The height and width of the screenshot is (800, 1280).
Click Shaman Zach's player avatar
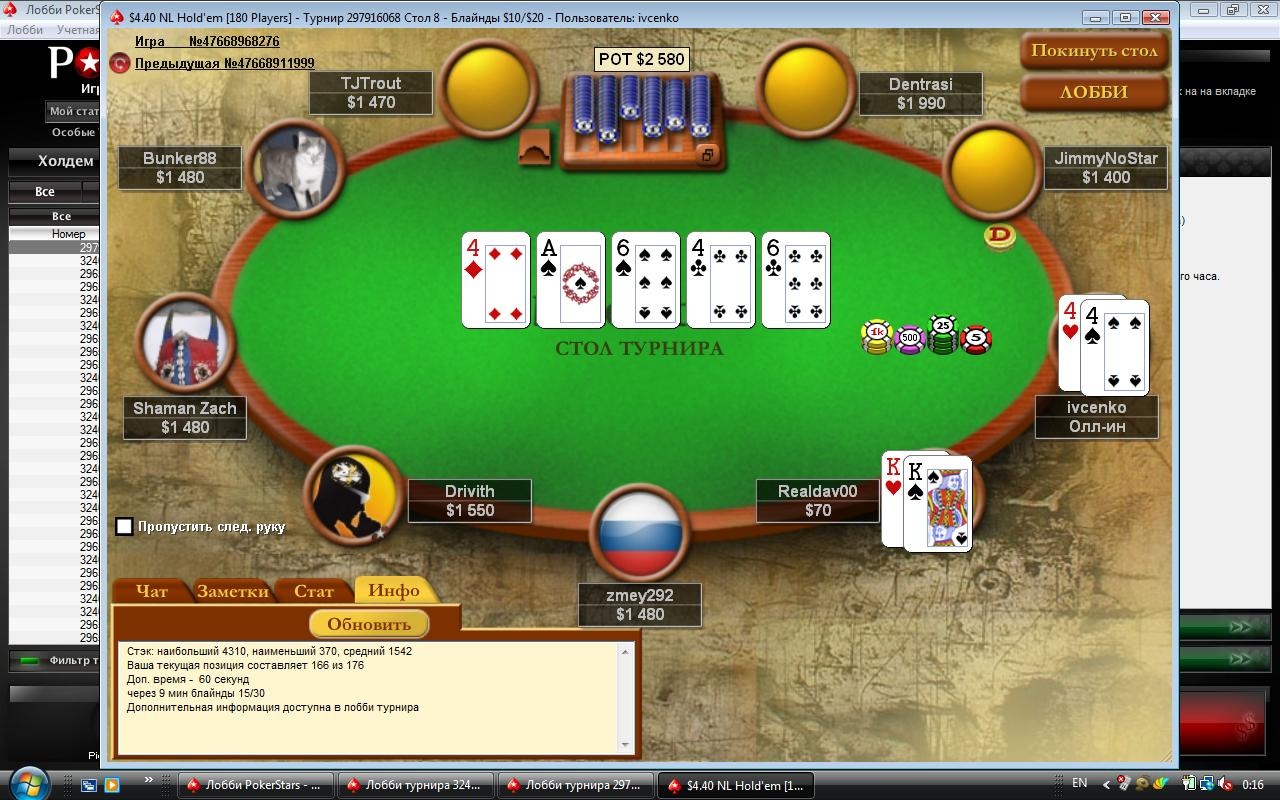(x=184, y=342)
